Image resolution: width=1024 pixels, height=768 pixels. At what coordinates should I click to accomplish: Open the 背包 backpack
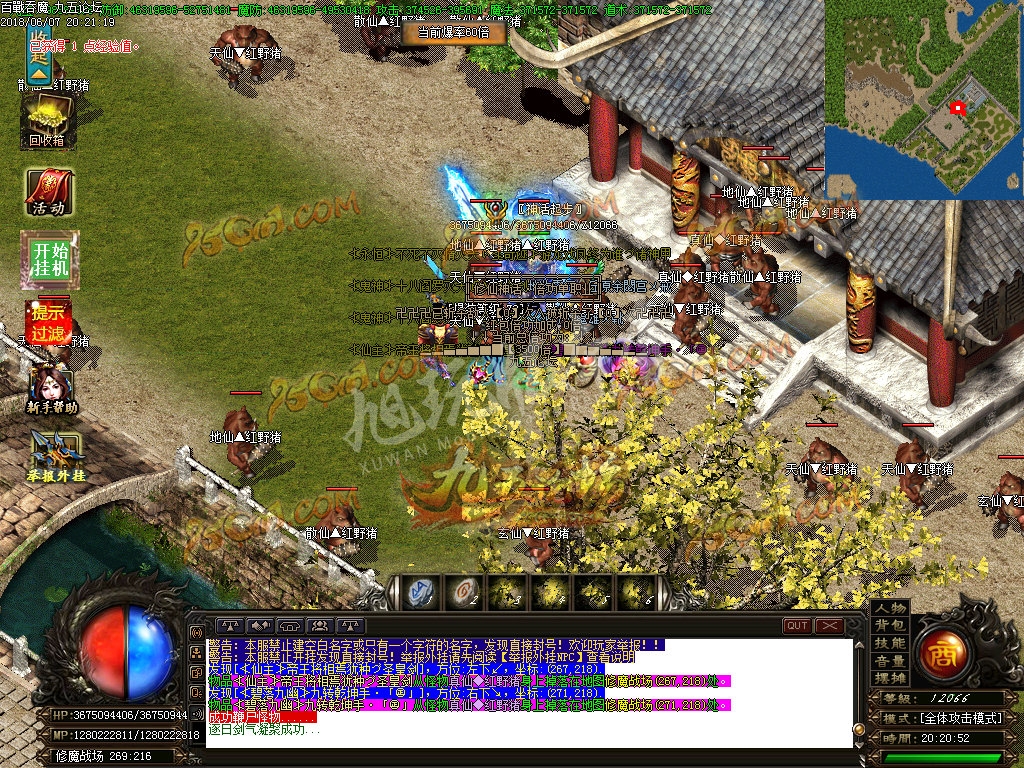[889, 625]
